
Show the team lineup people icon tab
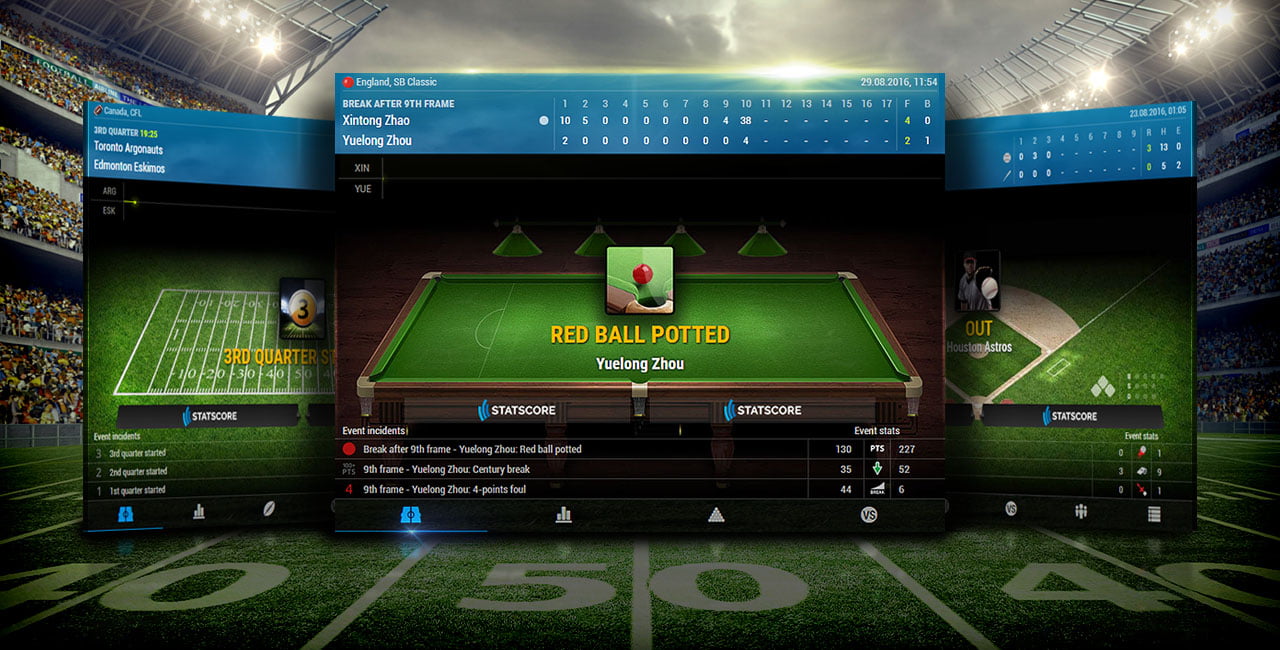point(1081,511)
